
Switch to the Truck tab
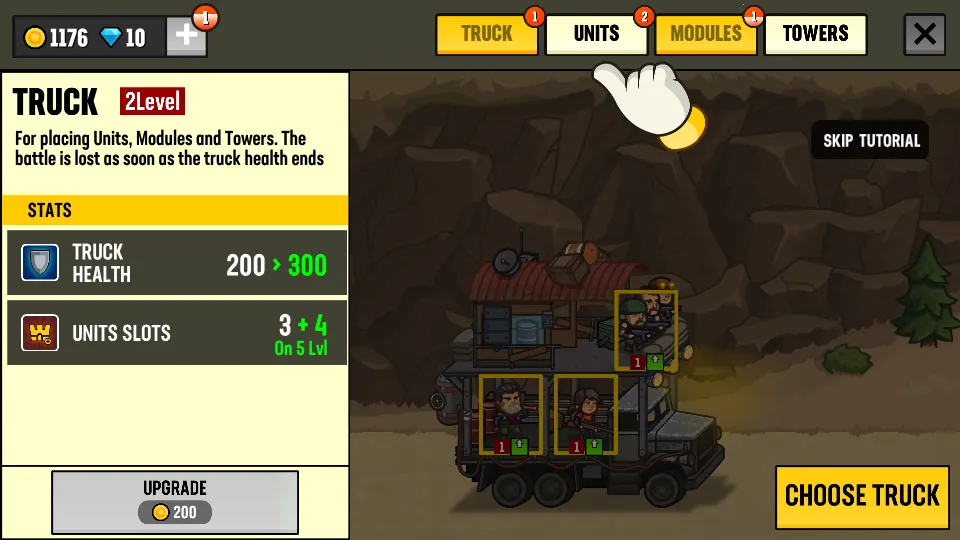tap(487, 35)
